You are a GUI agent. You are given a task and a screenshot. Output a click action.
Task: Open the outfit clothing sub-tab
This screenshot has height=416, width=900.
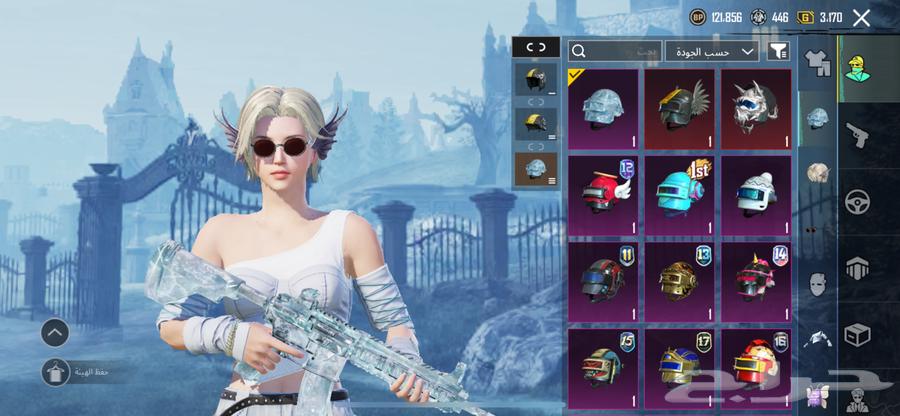(x=817, y=64)
